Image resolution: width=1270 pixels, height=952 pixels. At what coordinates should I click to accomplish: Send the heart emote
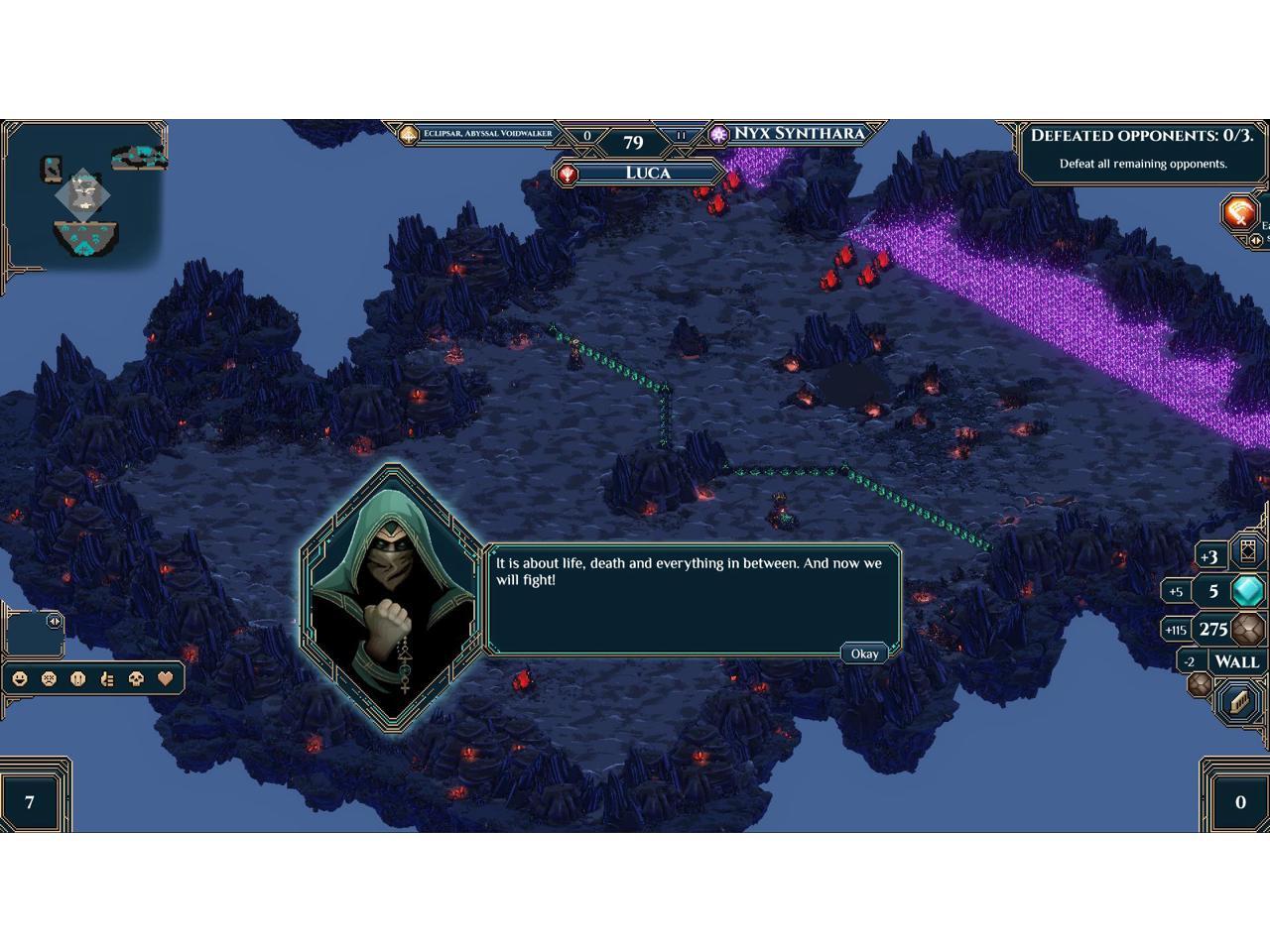pos(167,679)
